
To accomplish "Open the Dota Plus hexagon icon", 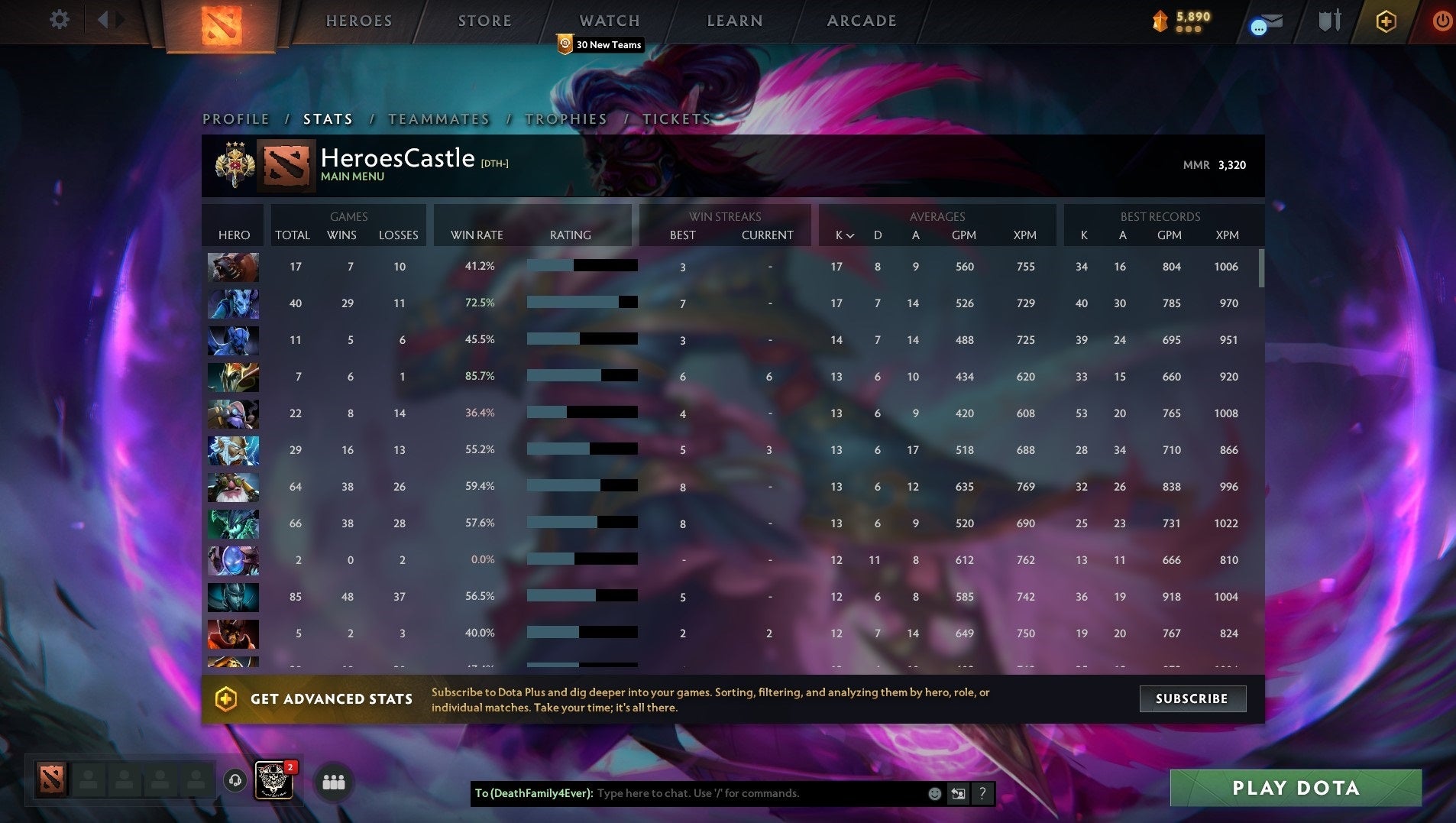I will coord(1385,21).
